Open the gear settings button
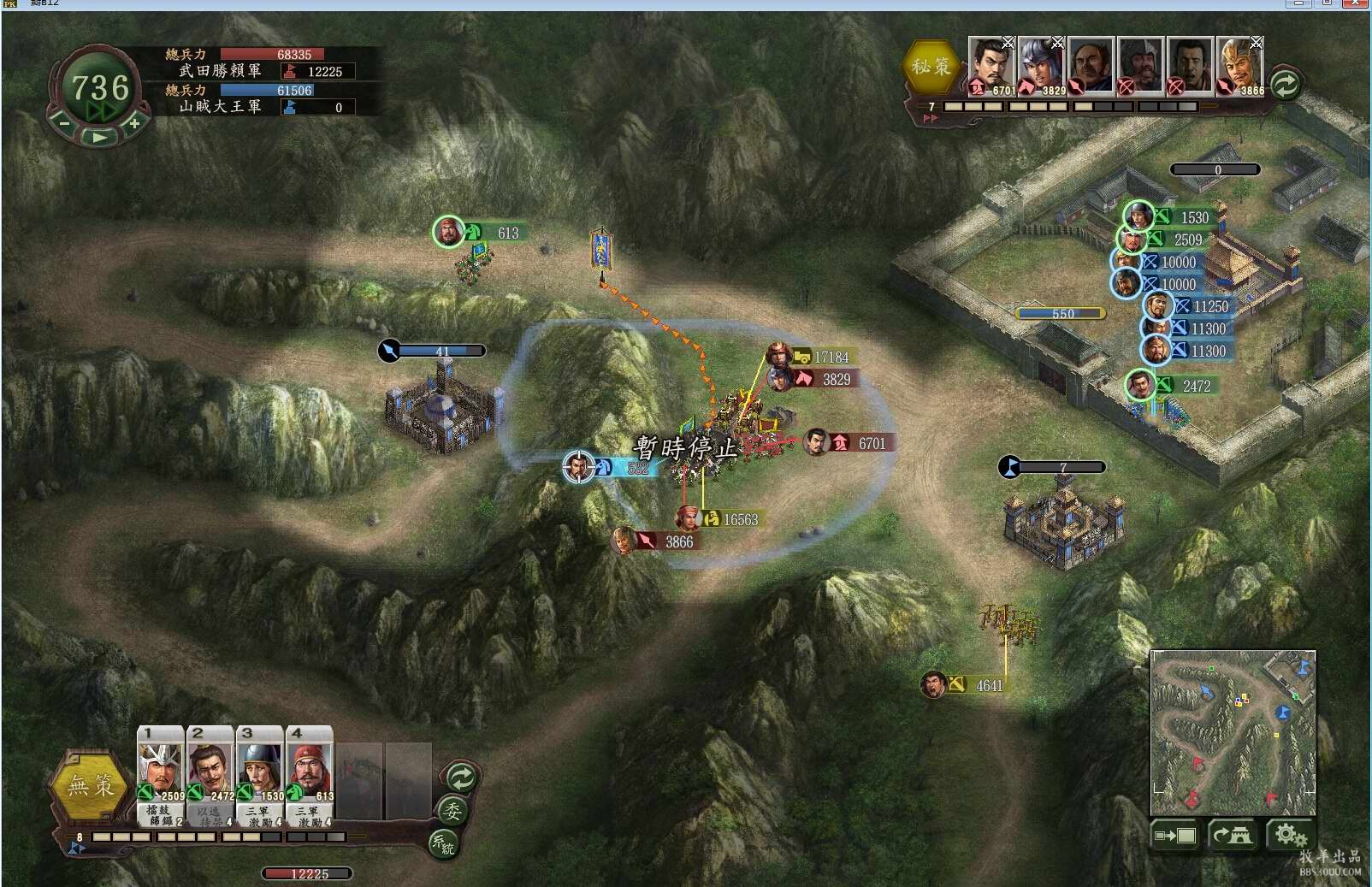Viewport: 1372px width, 887px height. (1288, 835)
